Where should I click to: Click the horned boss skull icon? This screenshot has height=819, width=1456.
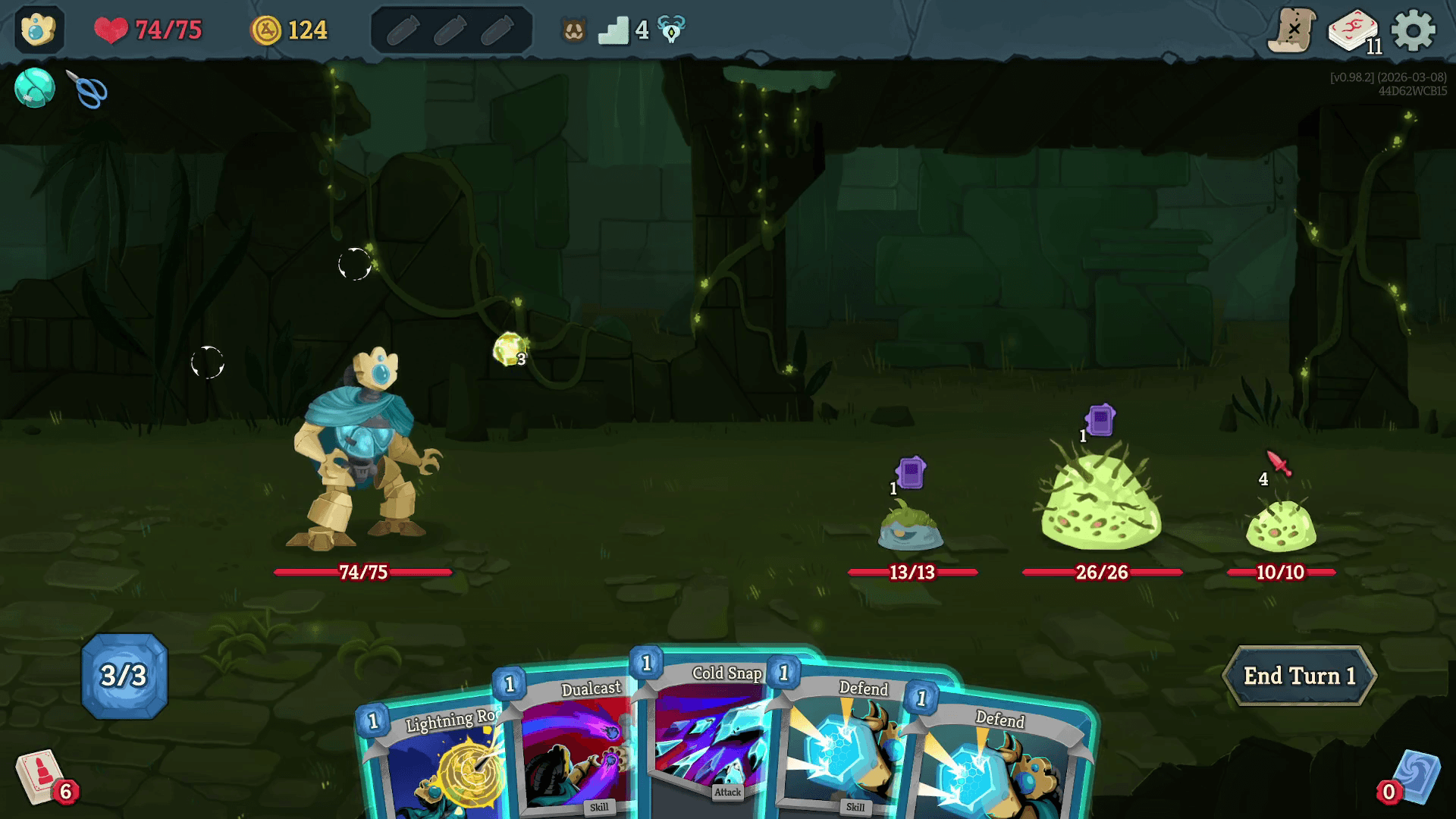(x=671, y=30)
